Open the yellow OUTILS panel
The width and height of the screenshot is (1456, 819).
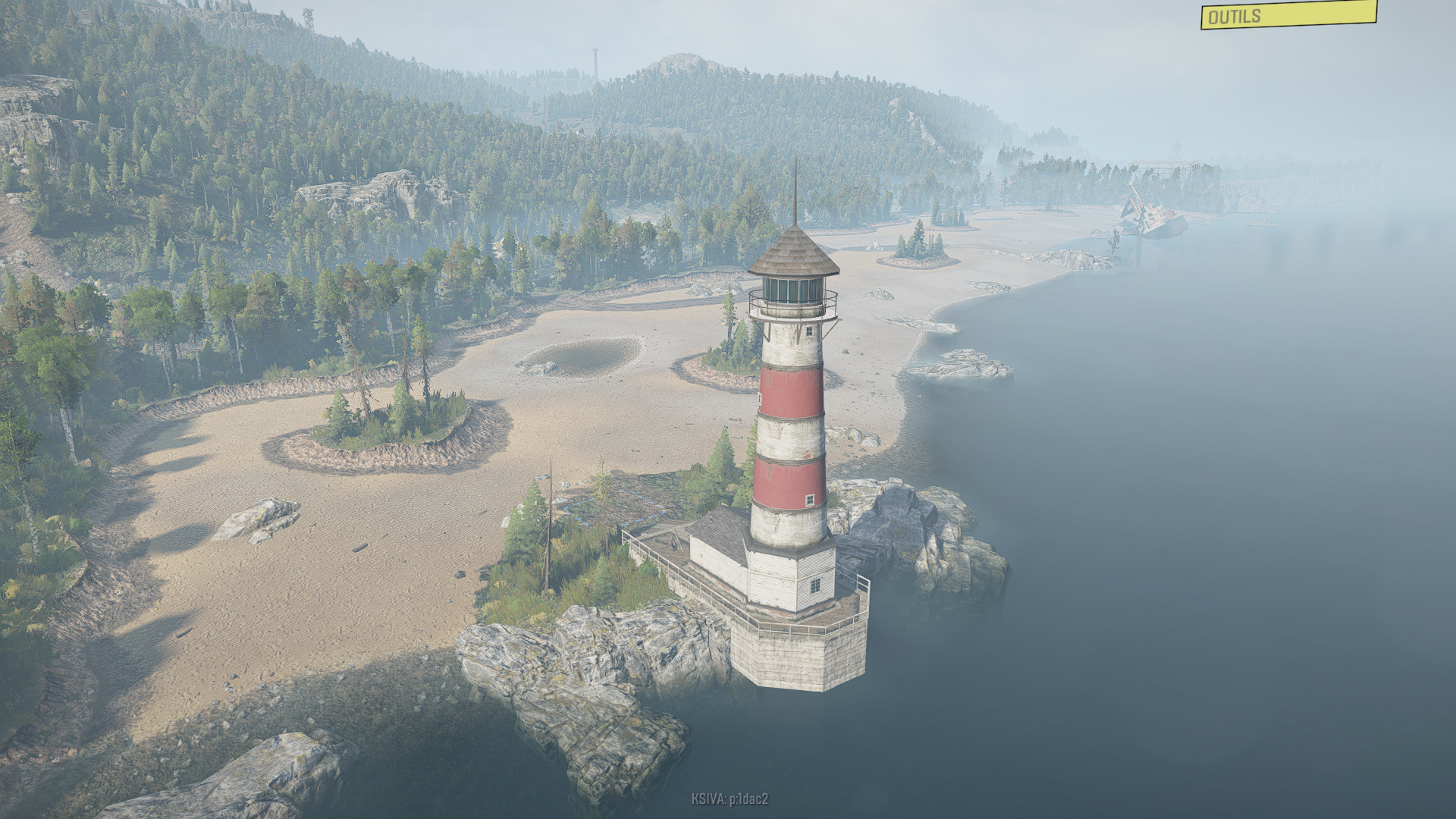click(1288, 15)
